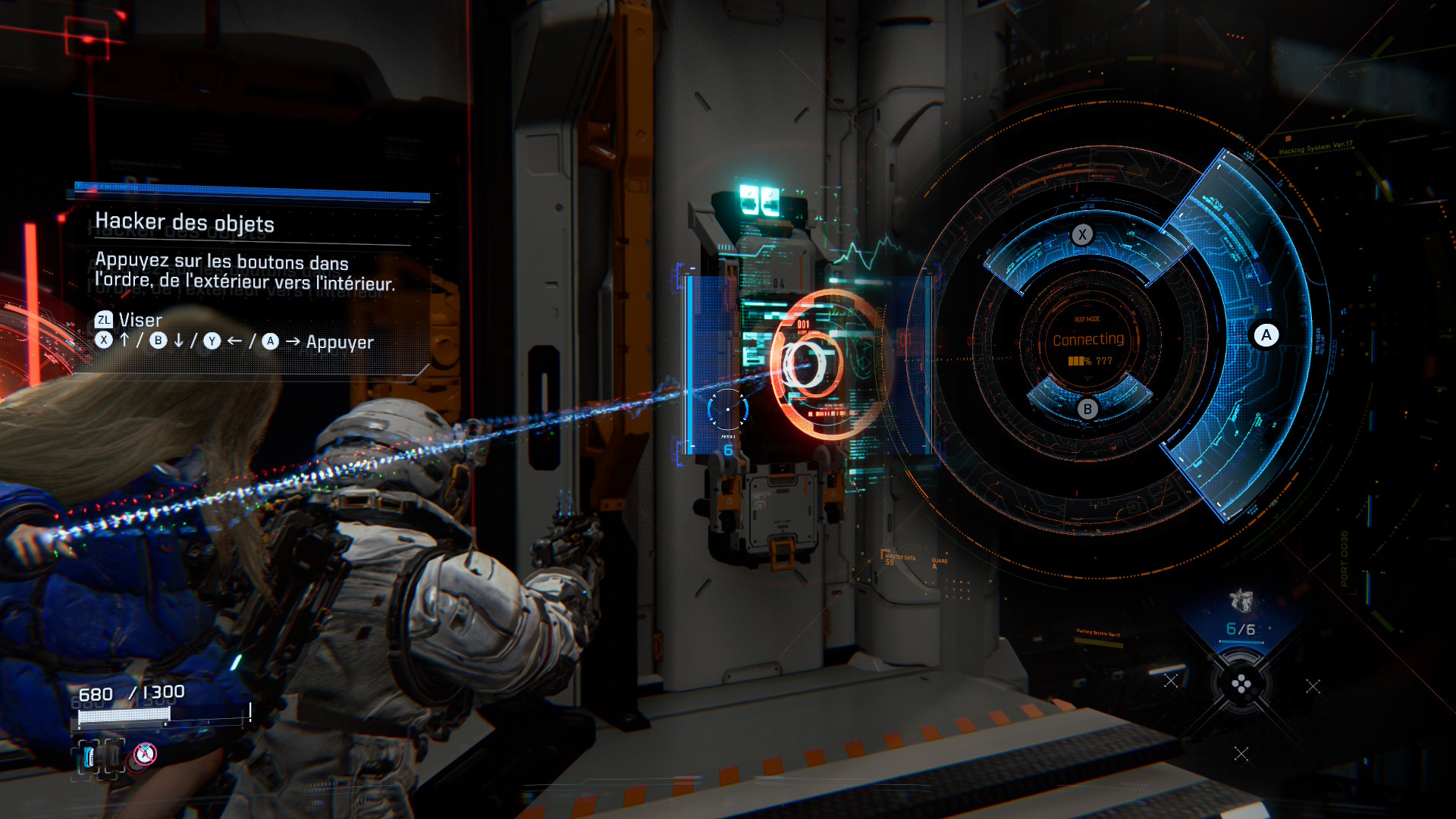Click the four-dot weapon wheel center
Viewport: 1456px width, 819px height.
point(1241,686)
